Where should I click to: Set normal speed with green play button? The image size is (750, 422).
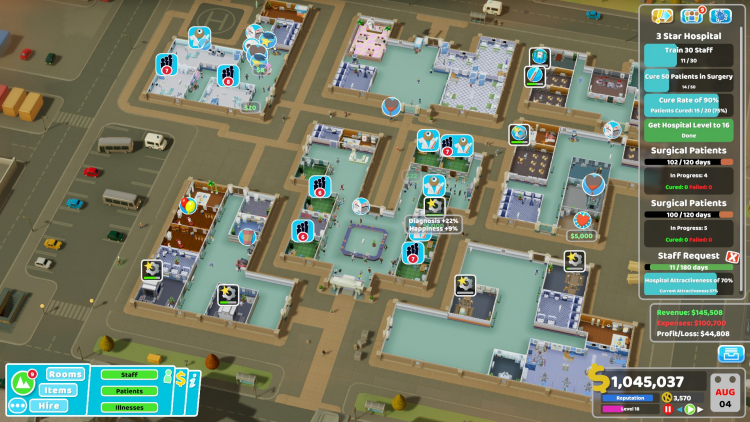(x=689, y=409)
